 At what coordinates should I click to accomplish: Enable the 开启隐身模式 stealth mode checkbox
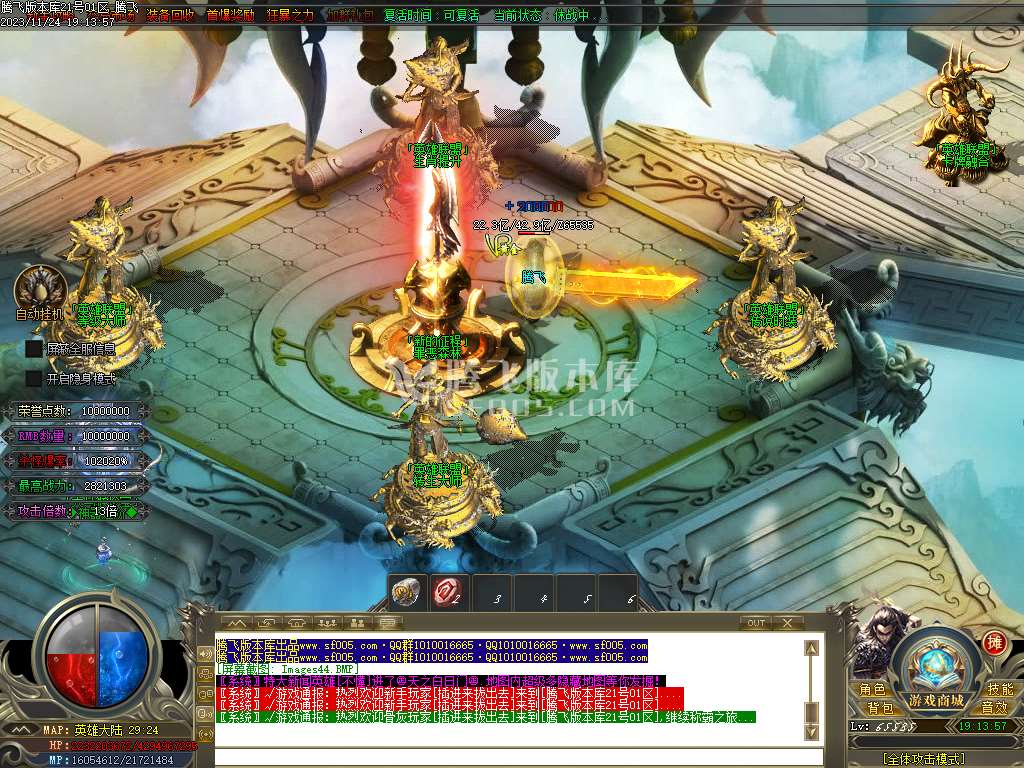34,379
